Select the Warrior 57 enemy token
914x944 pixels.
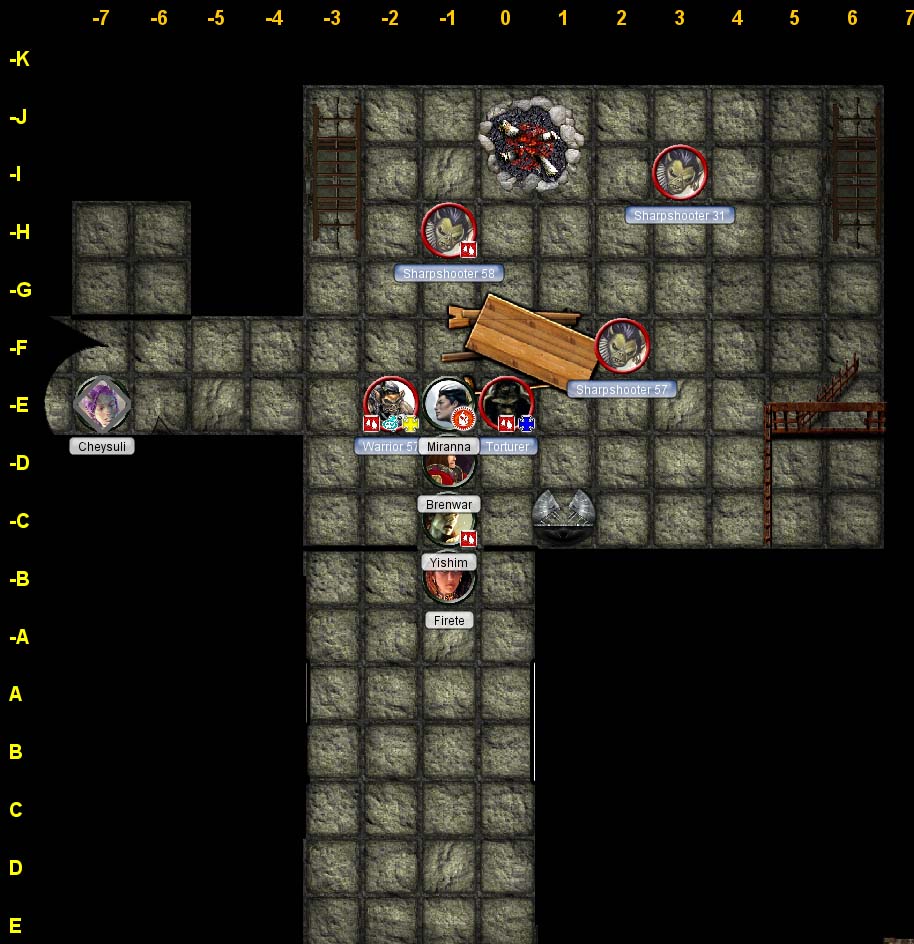coord(390,402)
